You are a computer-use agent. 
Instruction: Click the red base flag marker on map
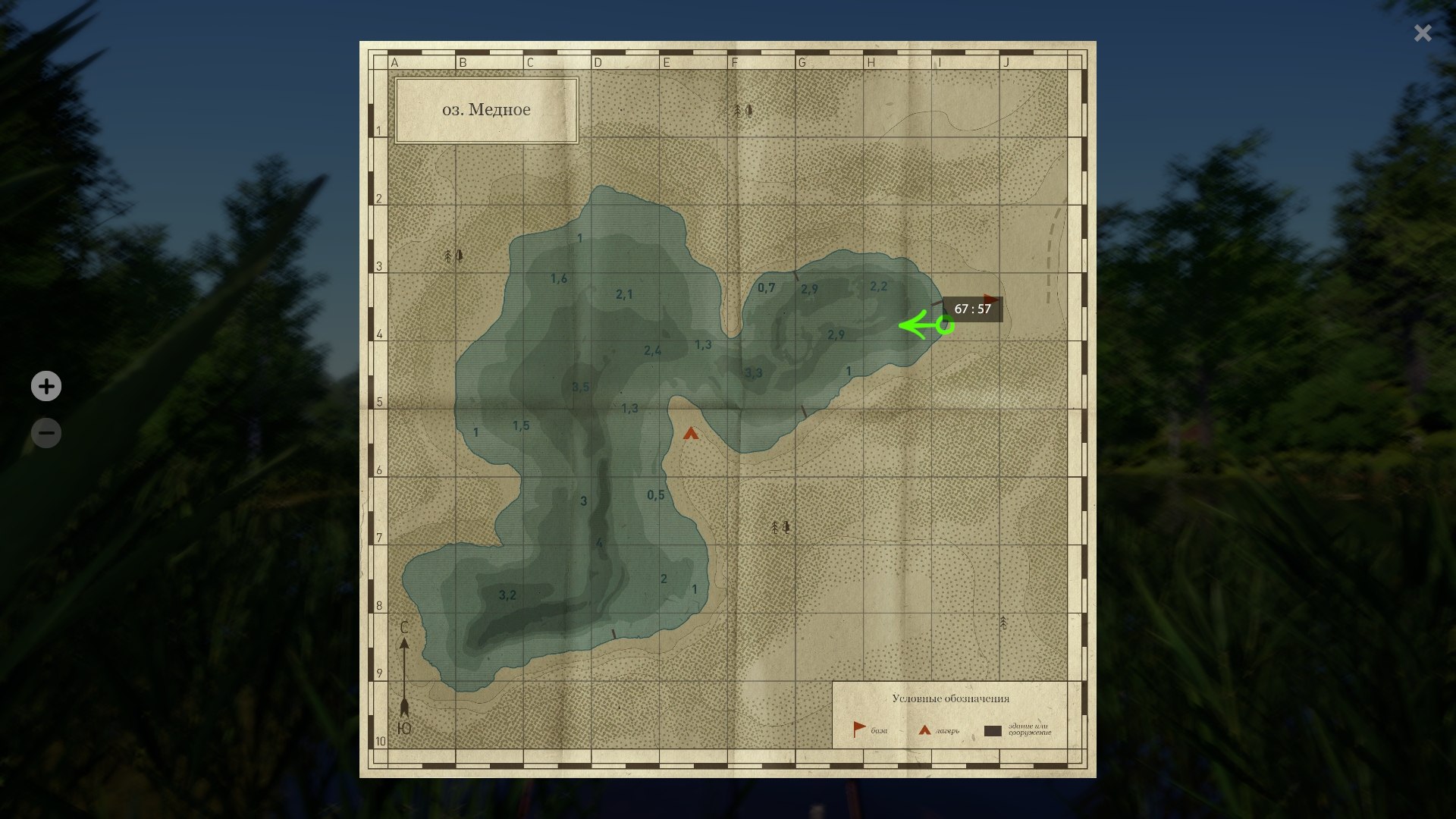tap(991, 299)
